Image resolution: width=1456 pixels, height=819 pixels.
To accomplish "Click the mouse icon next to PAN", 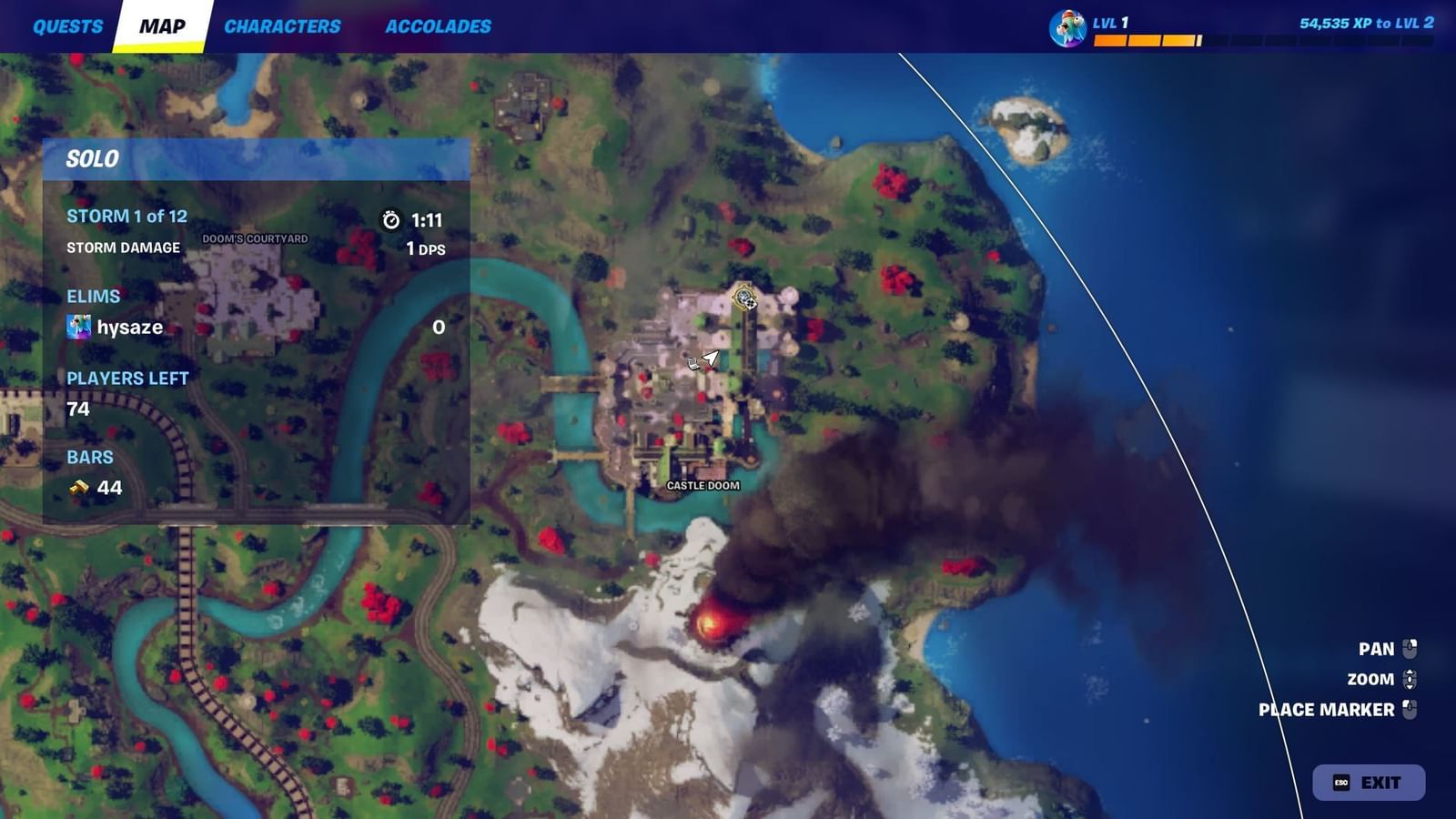I will click(1410, 648).
